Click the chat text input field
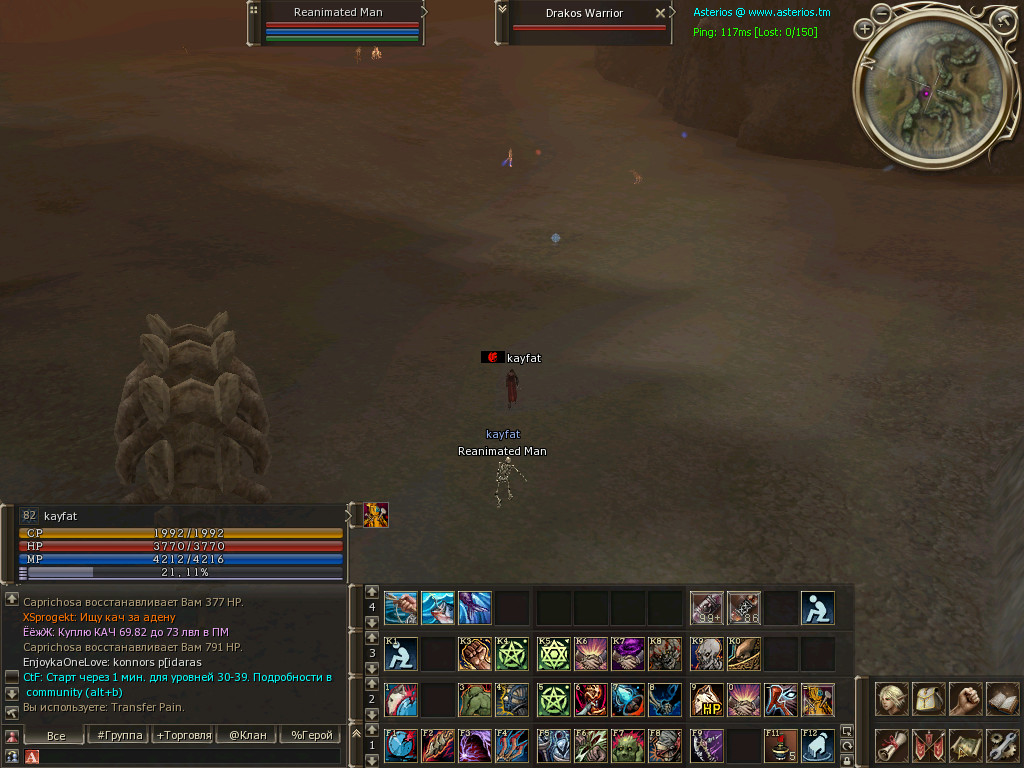The image size is (1024, 768). click(x=190, y=757)
